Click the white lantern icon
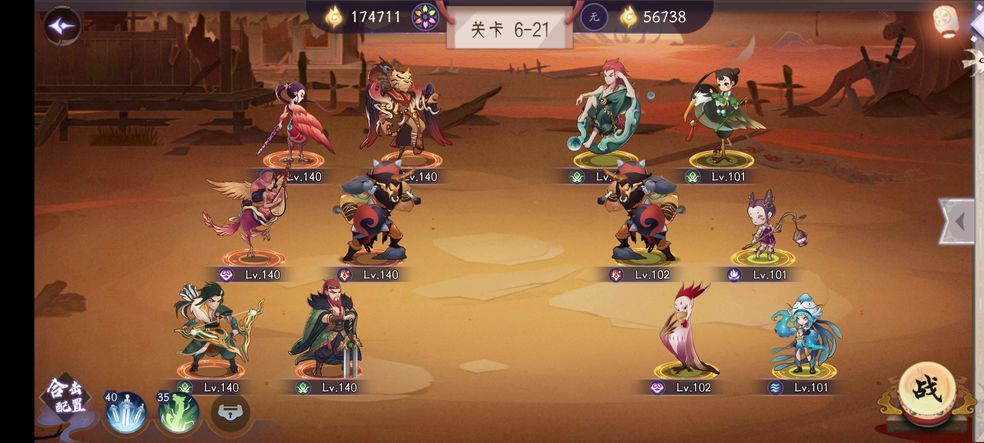The width and height of the screenshot is (984, 443). click(x=944, y=20)
